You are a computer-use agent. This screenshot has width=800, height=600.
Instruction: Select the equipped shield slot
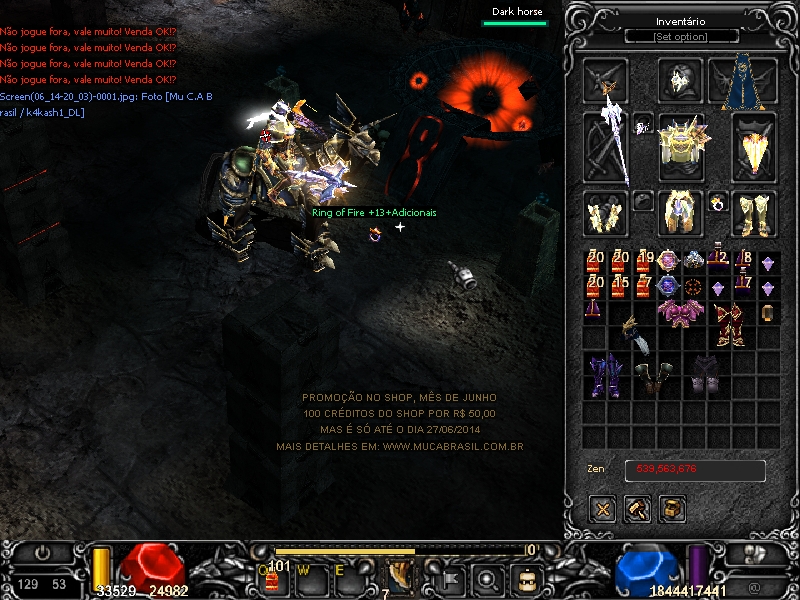click(754, 146)
